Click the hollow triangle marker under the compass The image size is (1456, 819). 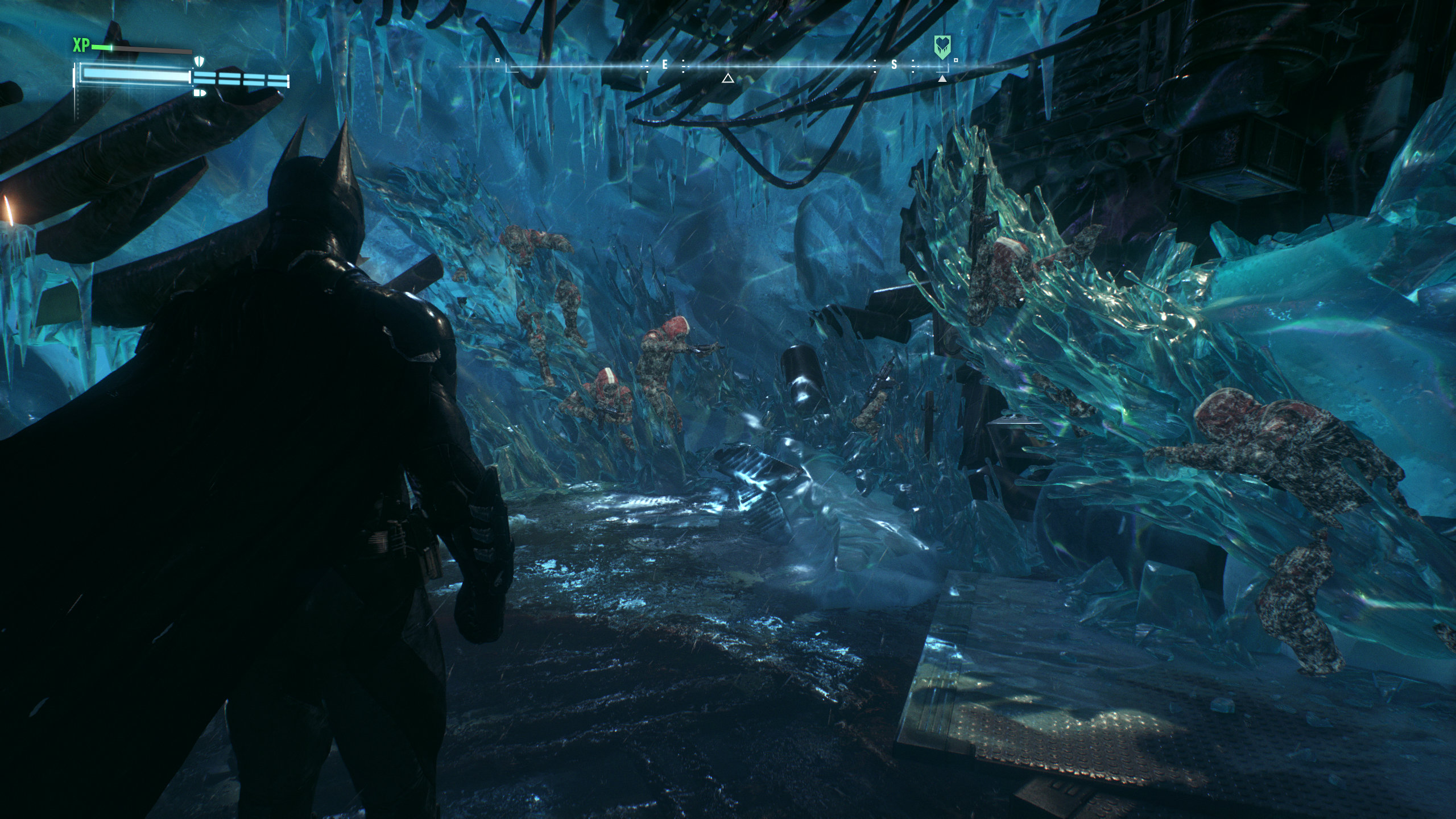(x=727, y=78)
